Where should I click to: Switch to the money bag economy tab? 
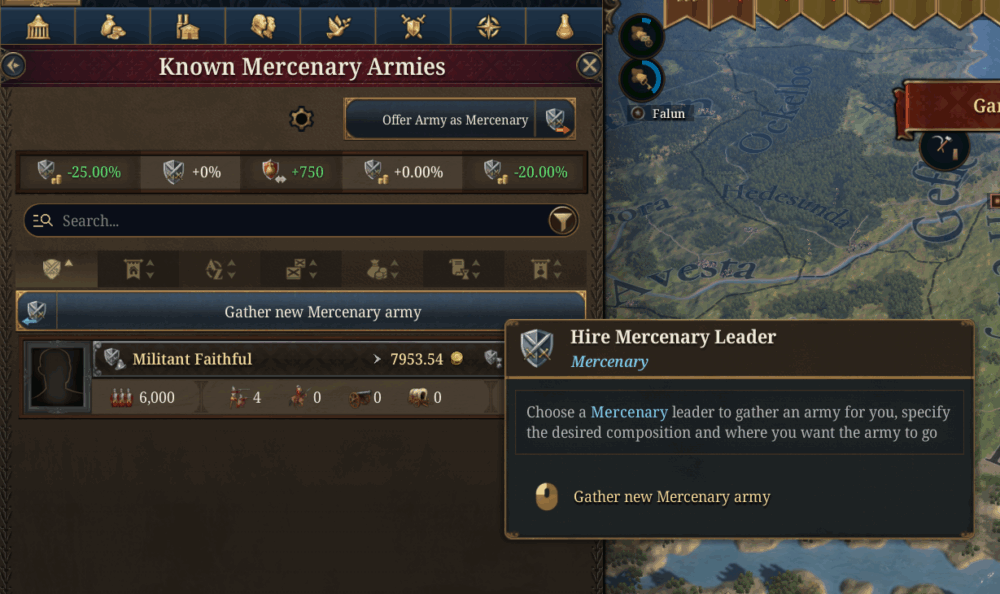click(x=113, y=26)
